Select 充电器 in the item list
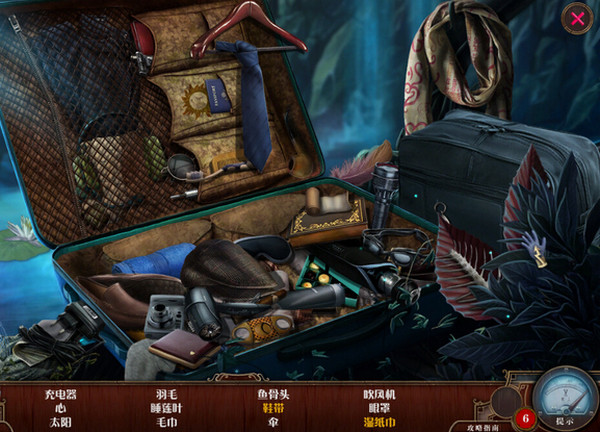Image resolution: width=600 pixels, height=432 pixels. (x=61, y=394)
